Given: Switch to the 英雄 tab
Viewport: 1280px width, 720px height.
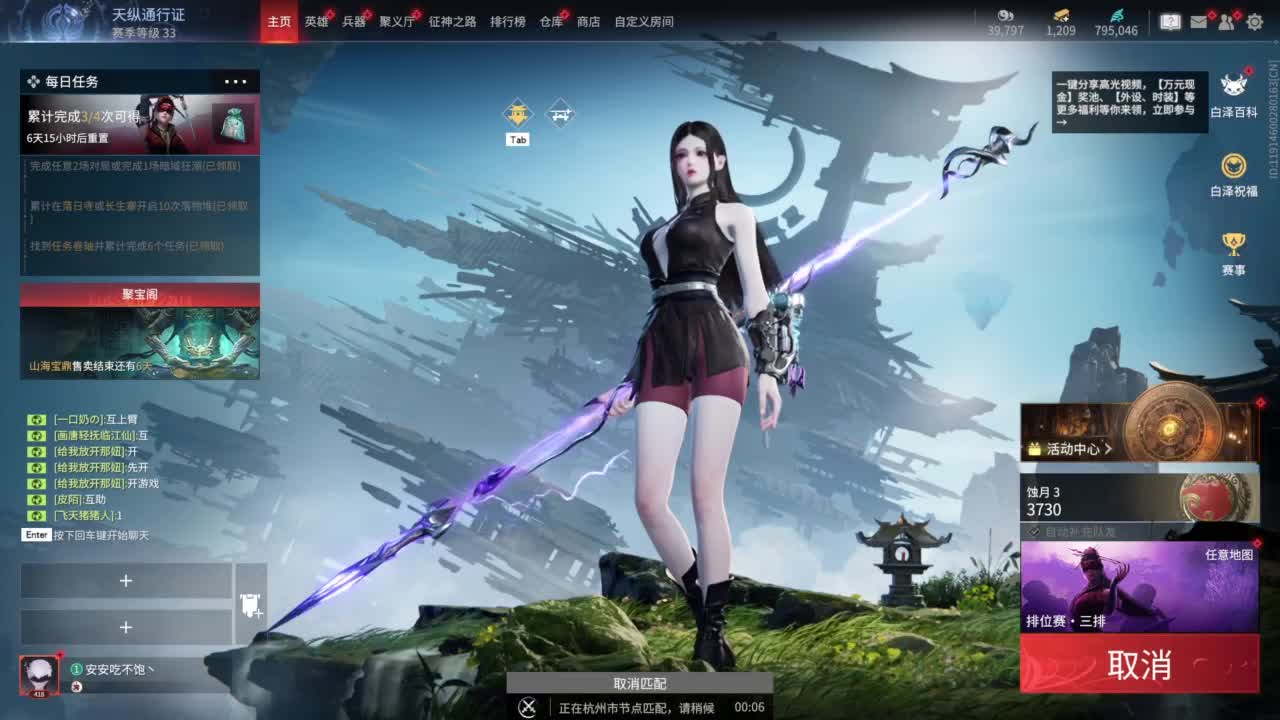Looking at the screenshot, I should pos(315,21).
